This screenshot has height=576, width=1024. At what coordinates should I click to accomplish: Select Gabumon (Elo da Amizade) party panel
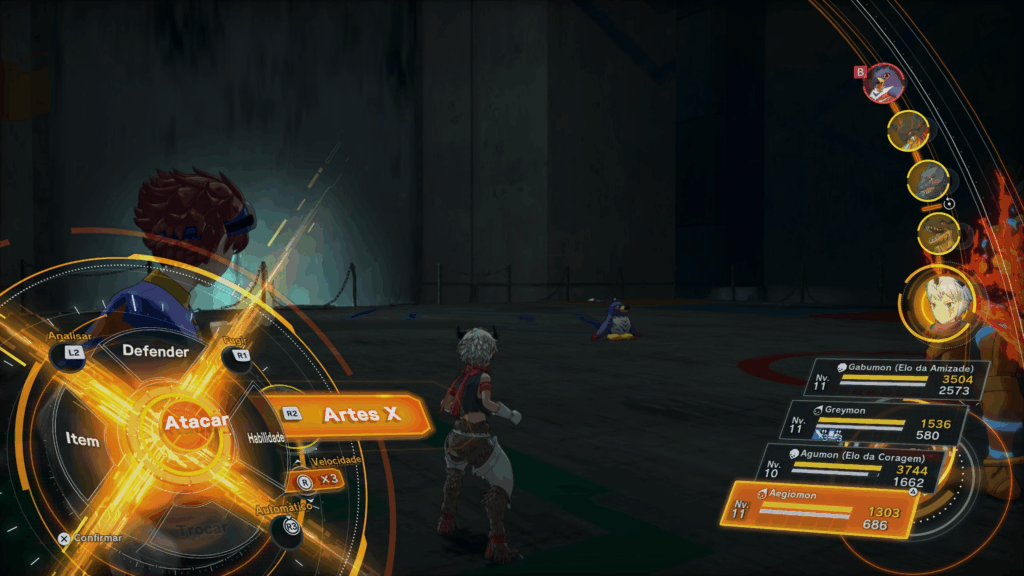point(897,378)
